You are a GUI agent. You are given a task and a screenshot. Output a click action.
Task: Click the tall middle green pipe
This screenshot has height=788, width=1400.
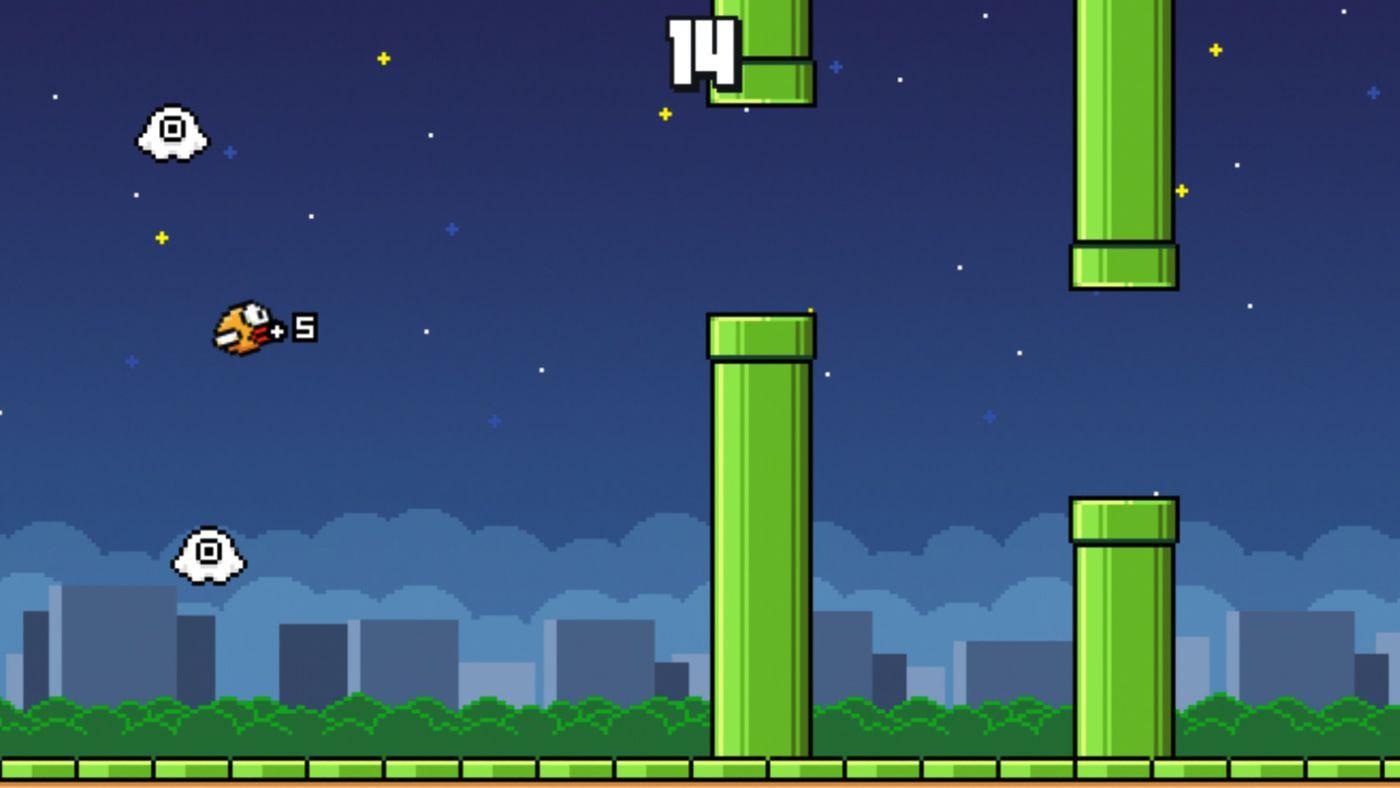coord(762,550)
